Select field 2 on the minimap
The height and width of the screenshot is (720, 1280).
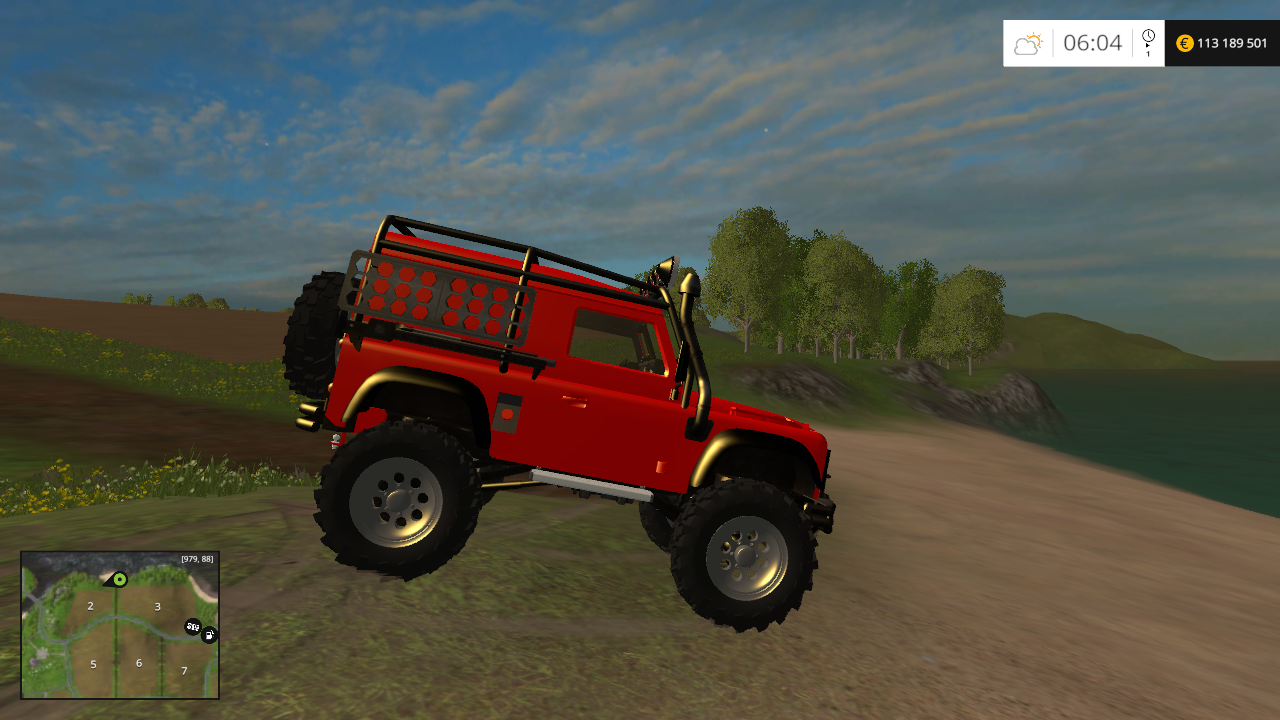point(90,606)
